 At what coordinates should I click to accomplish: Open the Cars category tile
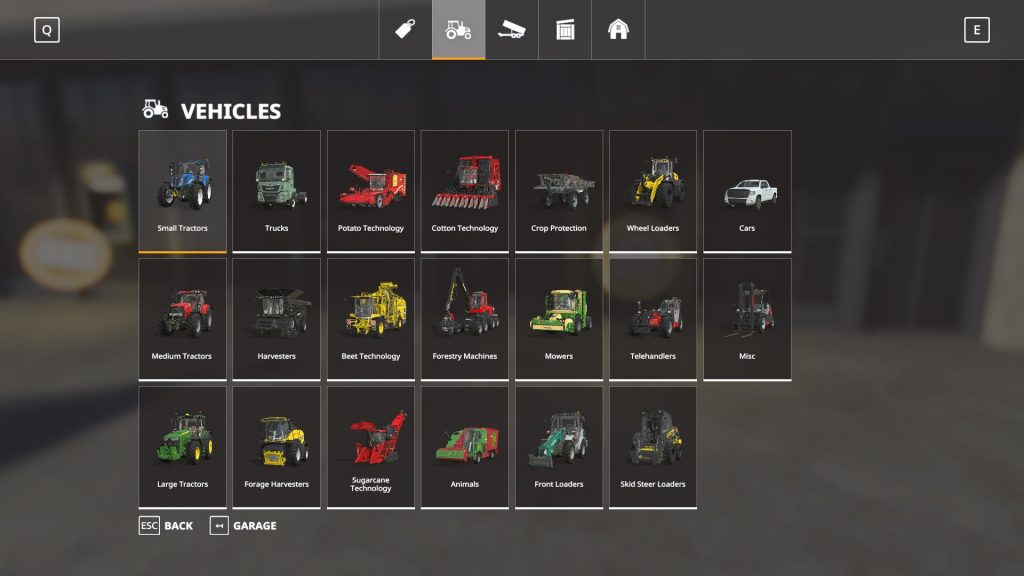coord(747,190)
